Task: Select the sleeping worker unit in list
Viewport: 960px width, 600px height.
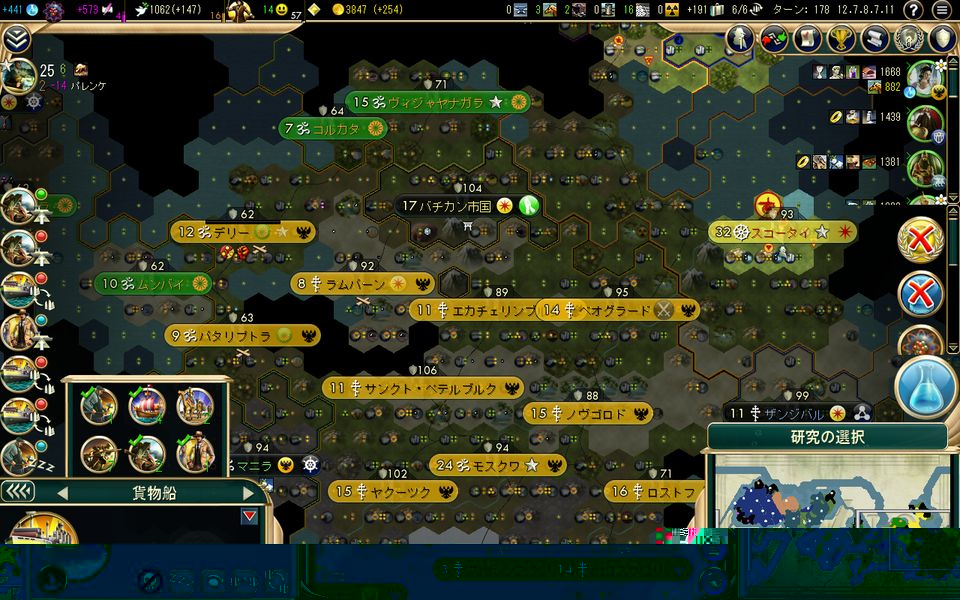Action: coord(20,457)
